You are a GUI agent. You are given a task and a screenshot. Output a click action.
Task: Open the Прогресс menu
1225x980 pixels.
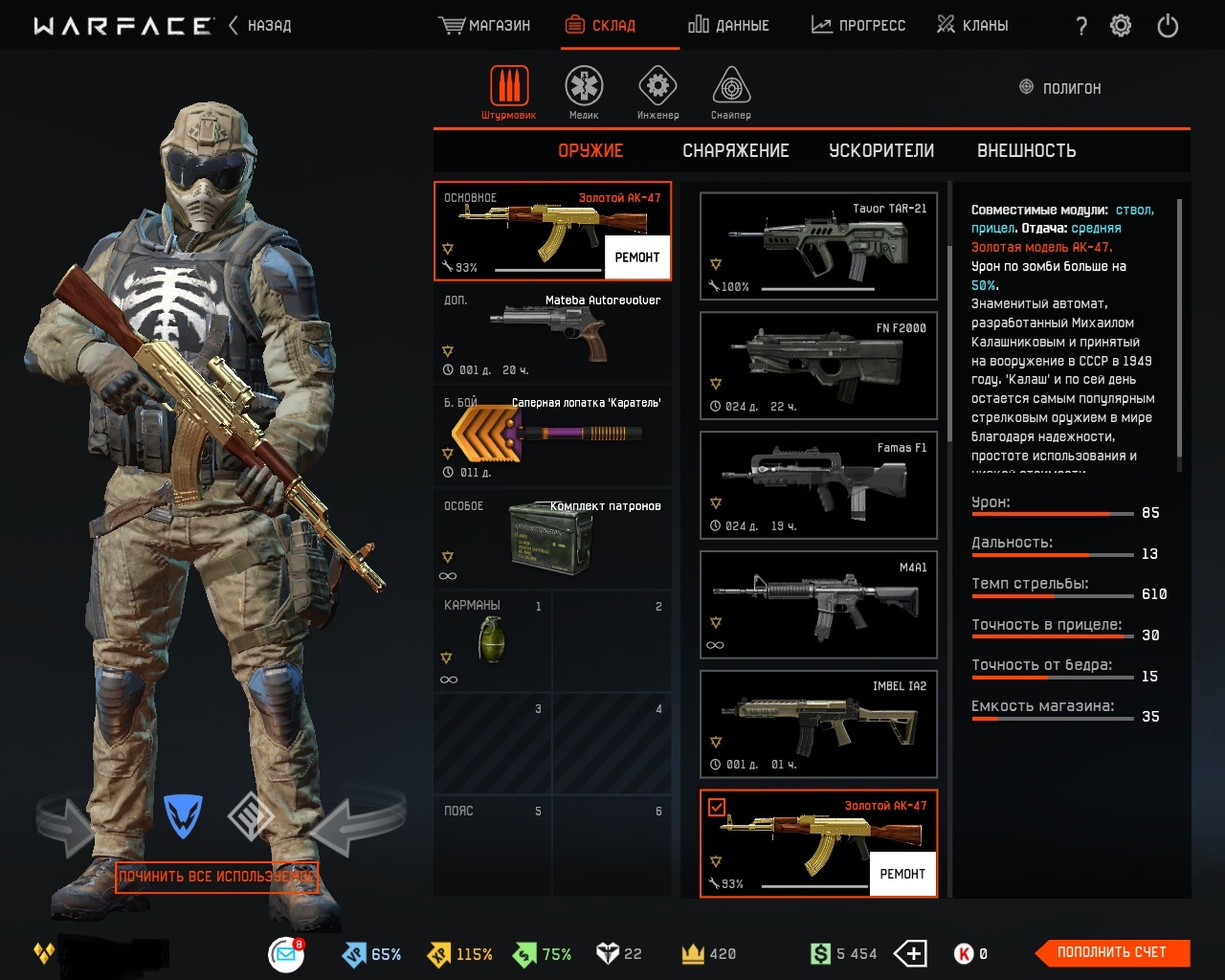[858, 26]
